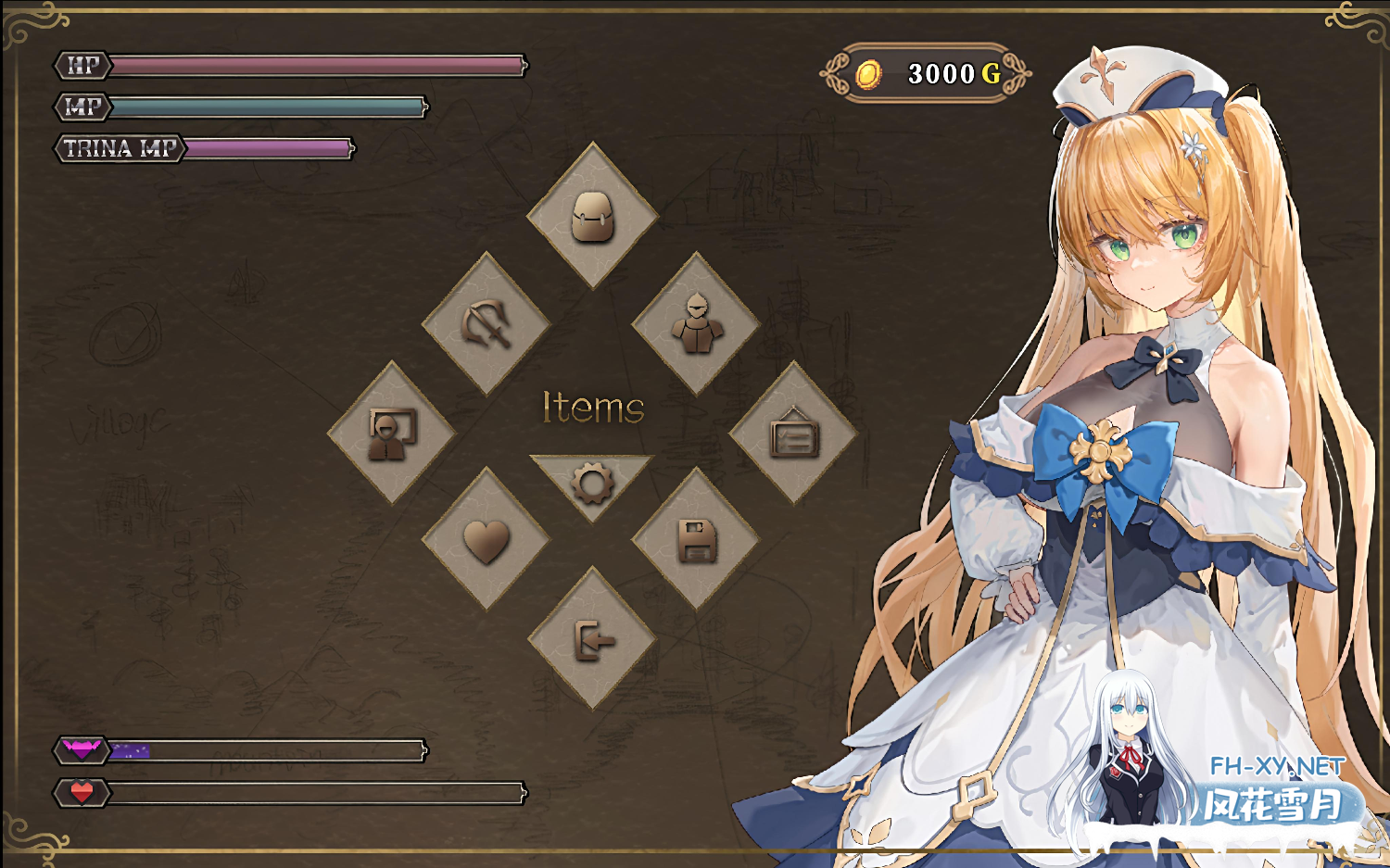Screen dimensions: 1390x868
Task: Open the Items backpack menu
Action: tap(592, 217)
